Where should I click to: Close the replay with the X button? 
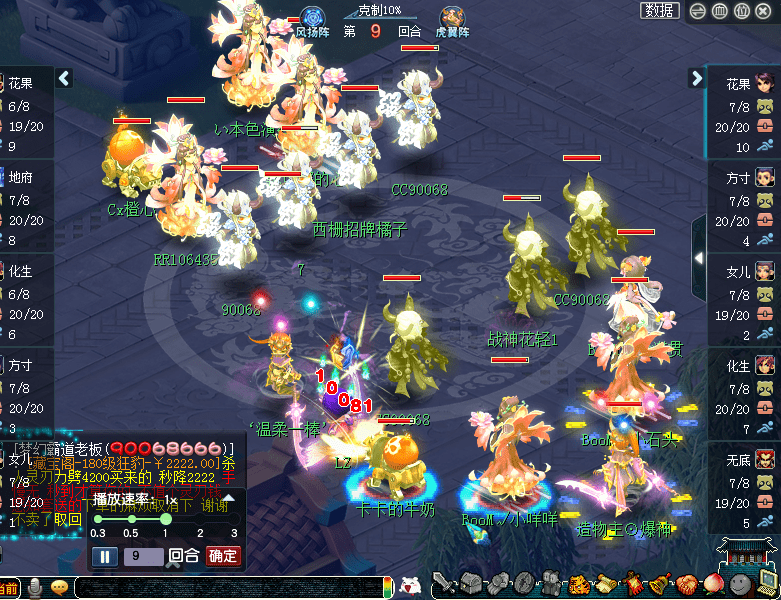[x=763, y=10]
